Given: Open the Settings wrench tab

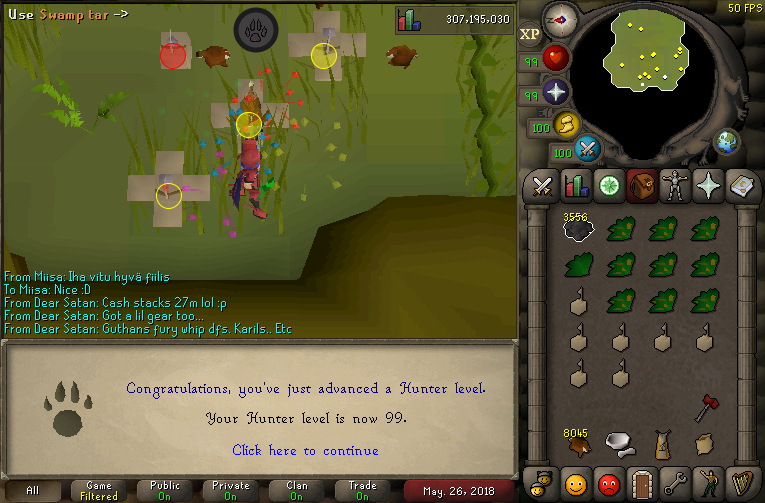Looking at the screenshot, I should point(675,484).
